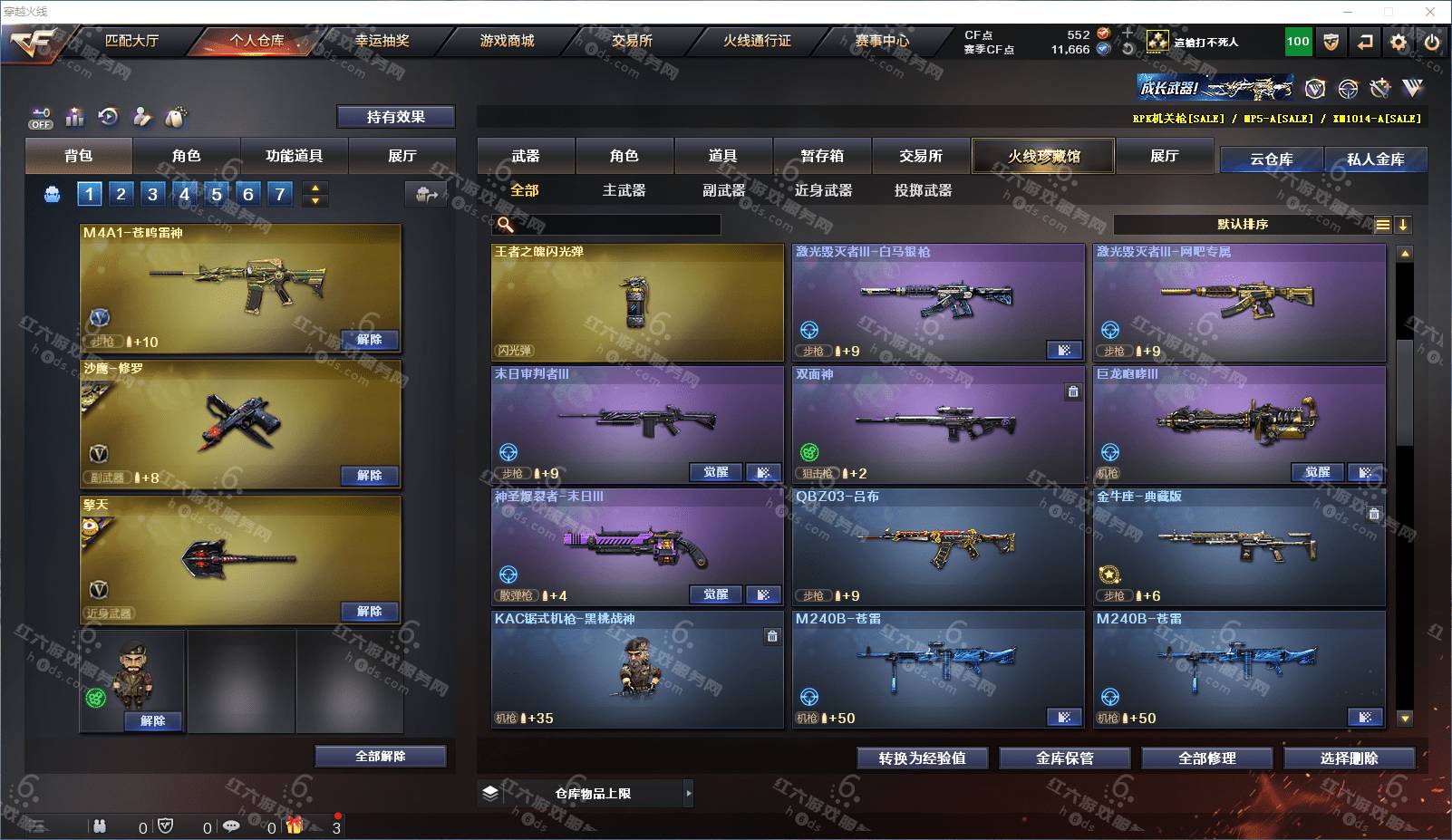
Task: Open the 云仓库 cloud storage tab
Action: pos(1271,159)
